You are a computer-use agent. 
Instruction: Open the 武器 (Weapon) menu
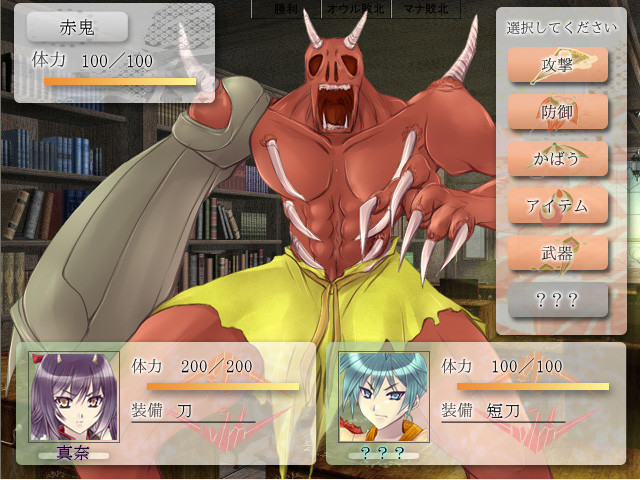pyautogui.click(x=558, y=253)
